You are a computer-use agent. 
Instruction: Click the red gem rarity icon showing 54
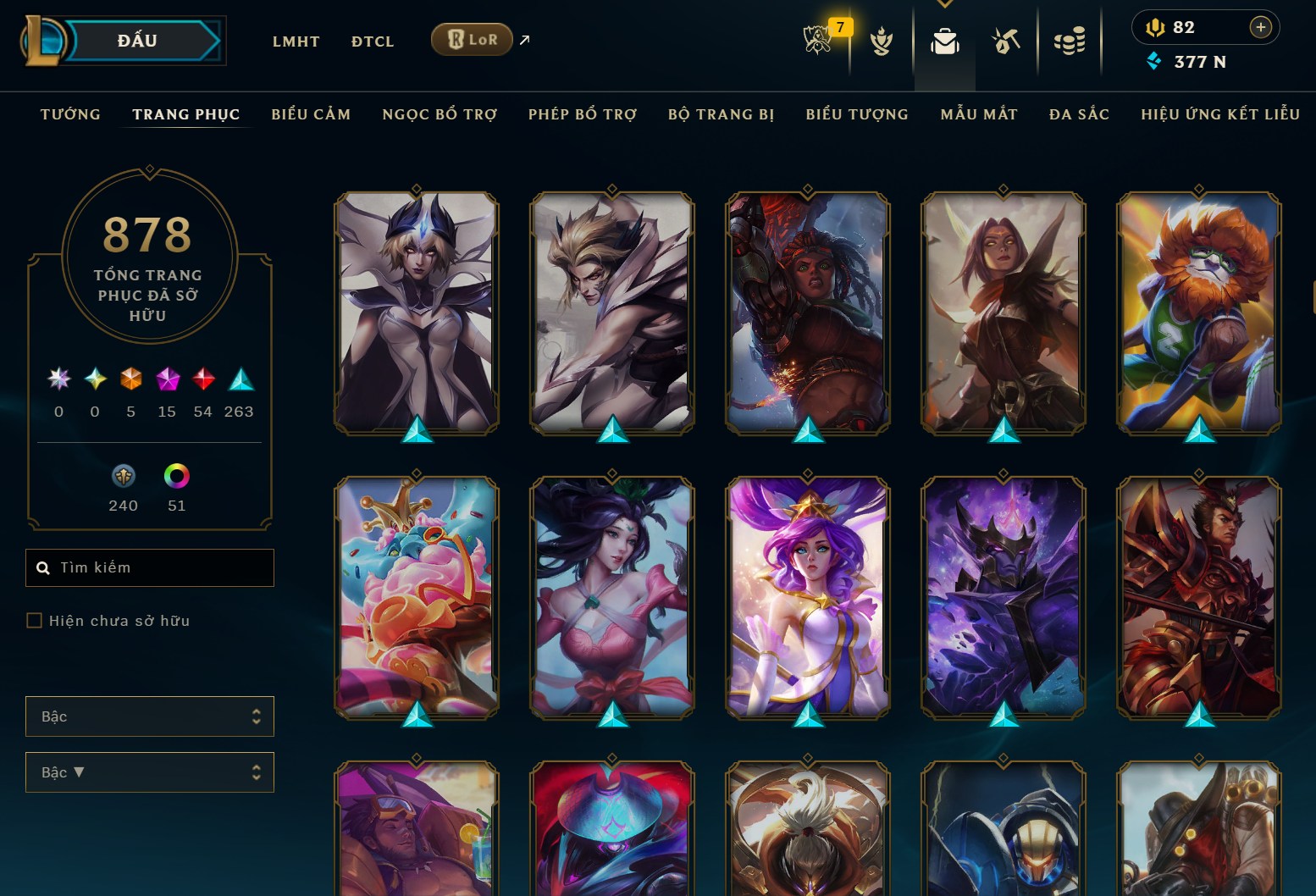pos(203,379)
